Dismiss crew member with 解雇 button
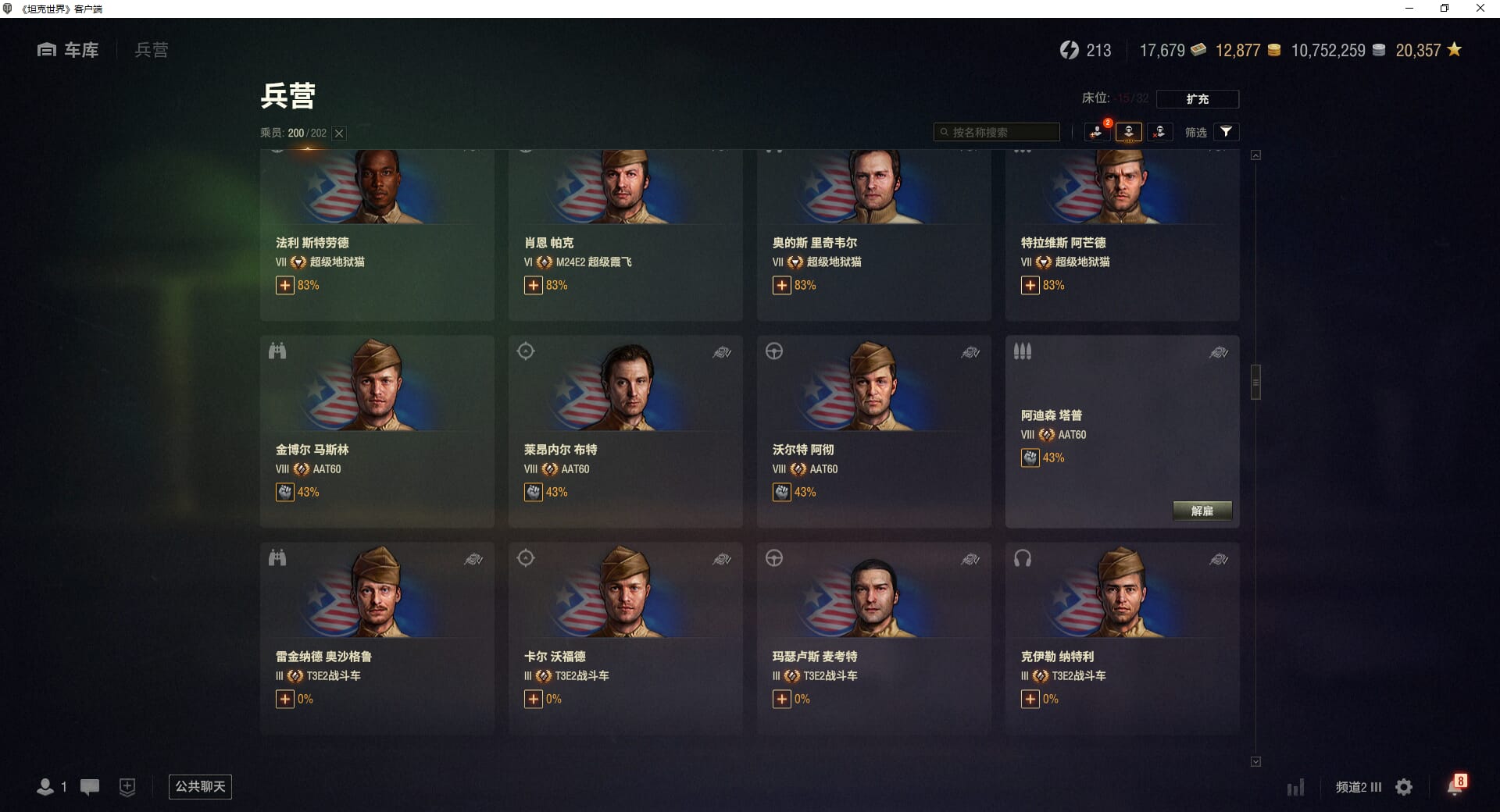Viewport: 1500px width, 812px height. tap(1202, 511)
